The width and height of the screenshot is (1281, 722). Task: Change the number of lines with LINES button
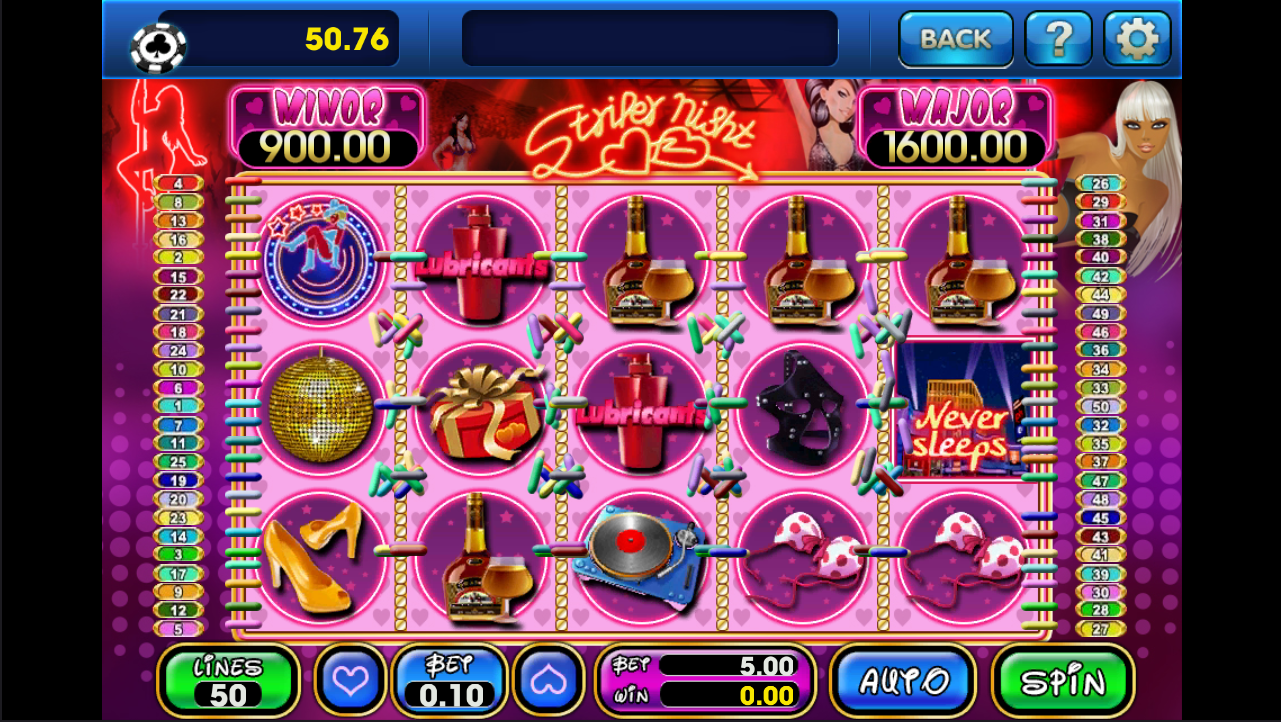click(228, 680)
